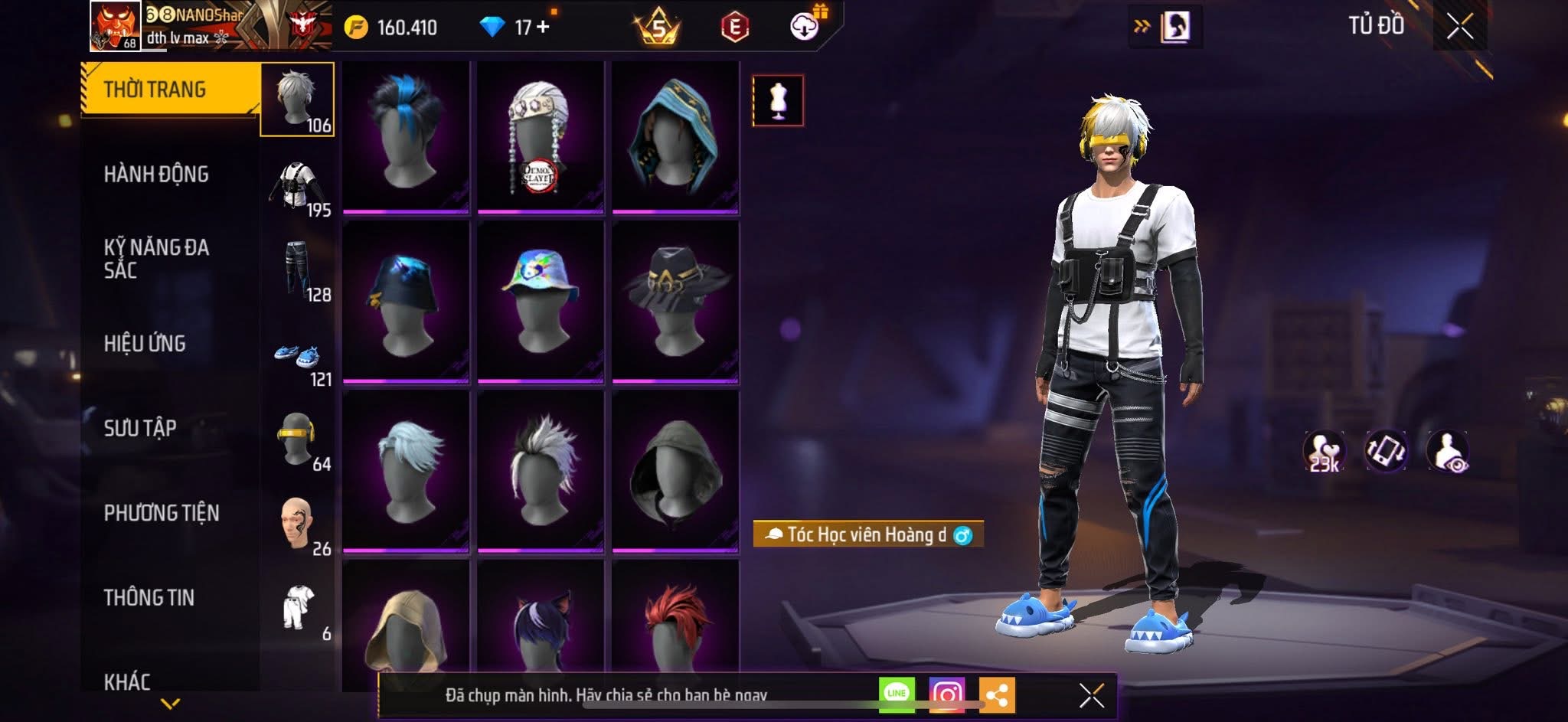Open the Thông Tin tab
Image resolution: width=1568 pixels, height=722 pixels.
click(x=149, y=598)
